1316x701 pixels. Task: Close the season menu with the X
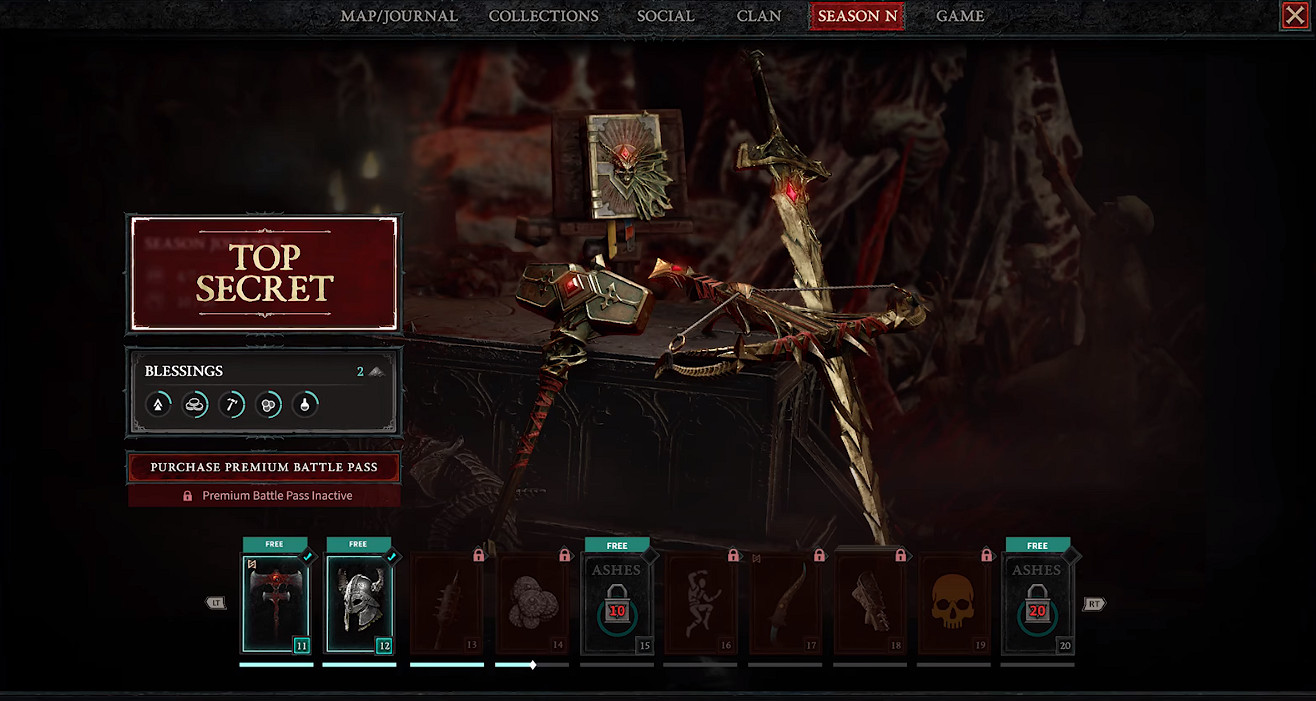tap(1294, 15)
